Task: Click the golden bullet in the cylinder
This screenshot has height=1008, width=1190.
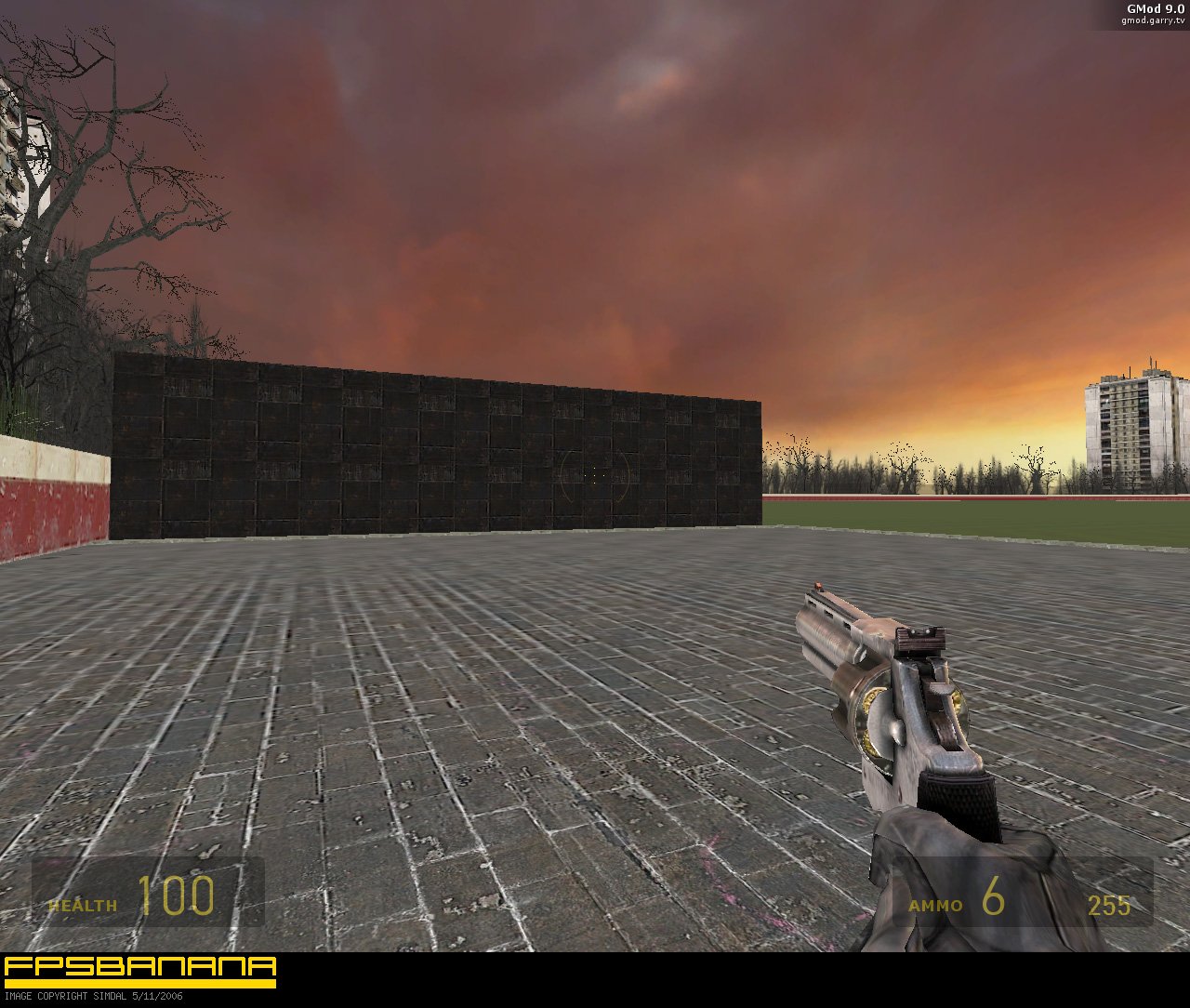Action: coord(868,697)
